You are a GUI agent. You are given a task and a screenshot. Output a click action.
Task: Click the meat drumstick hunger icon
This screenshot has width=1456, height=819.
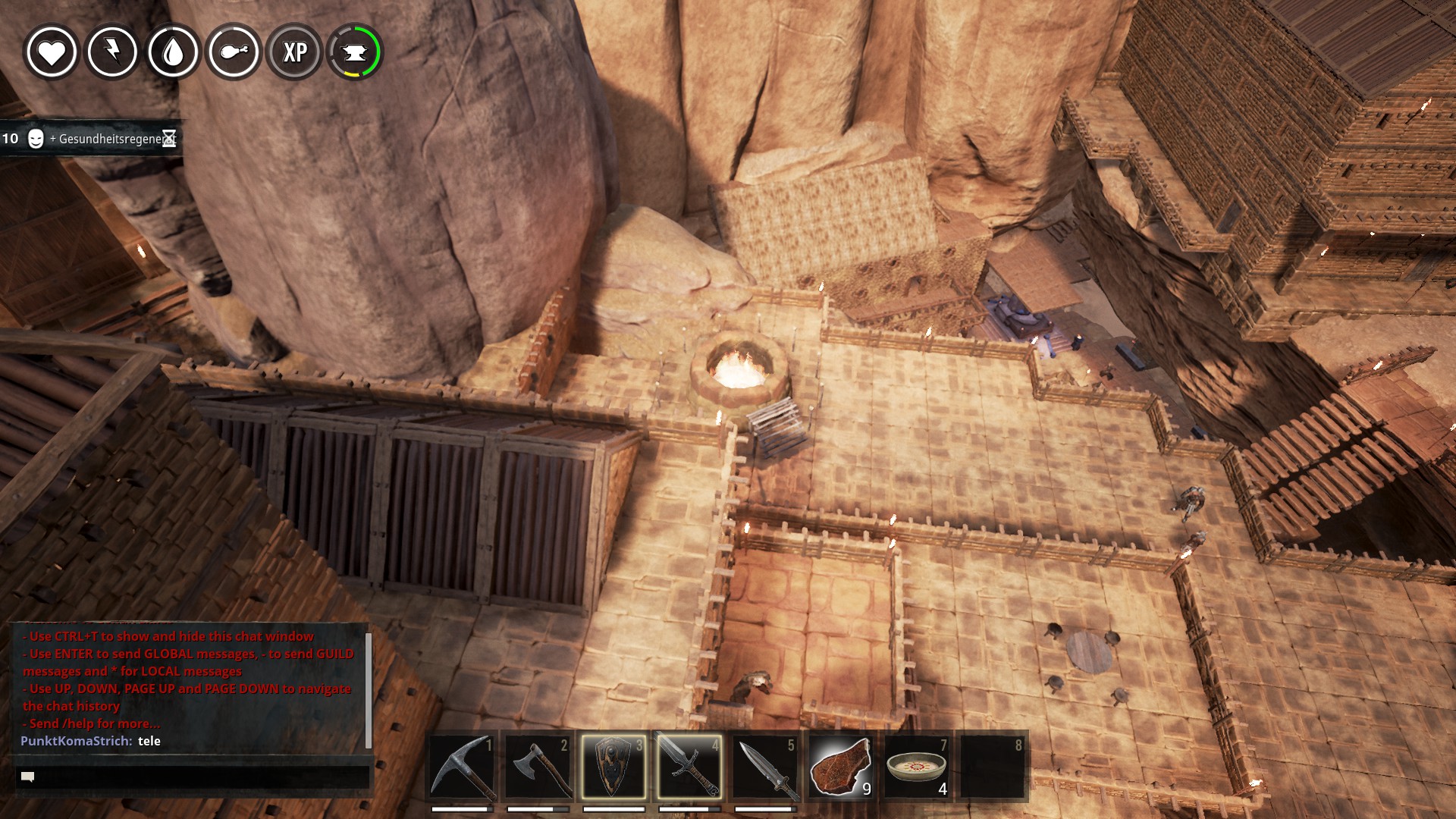point(234,52)
